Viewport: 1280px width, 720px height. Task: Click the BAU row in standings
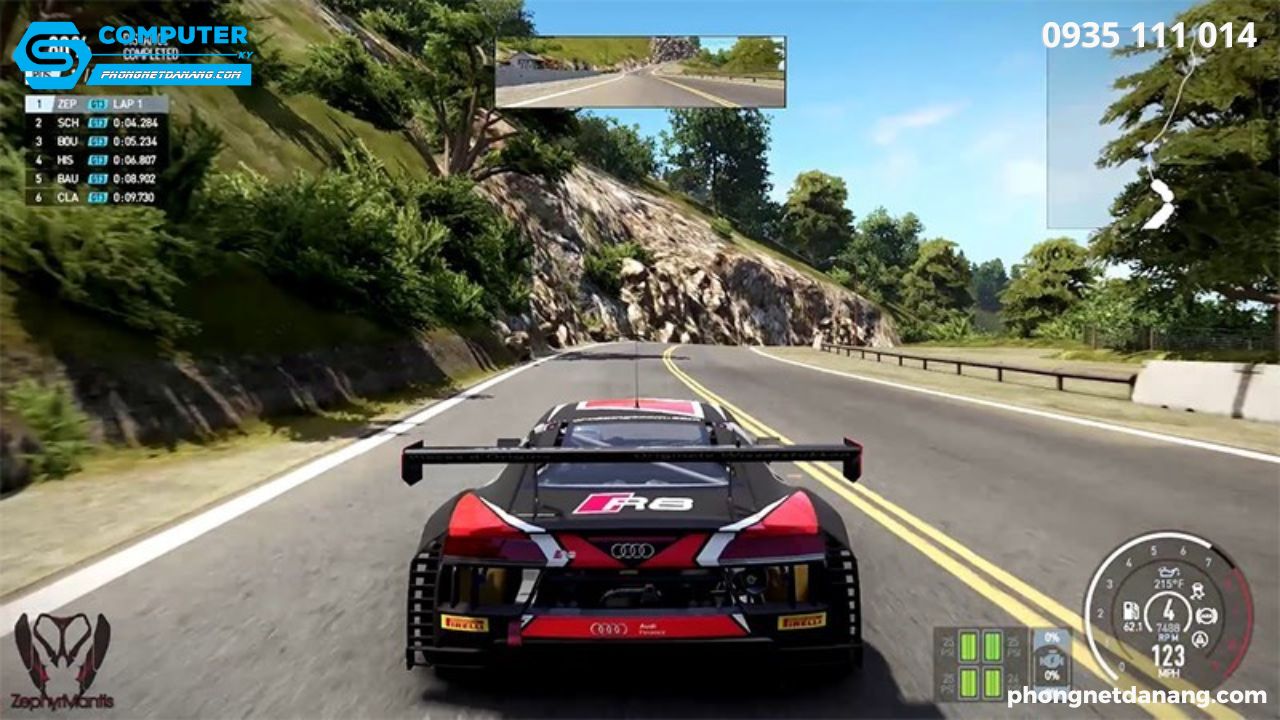[96, 178]
